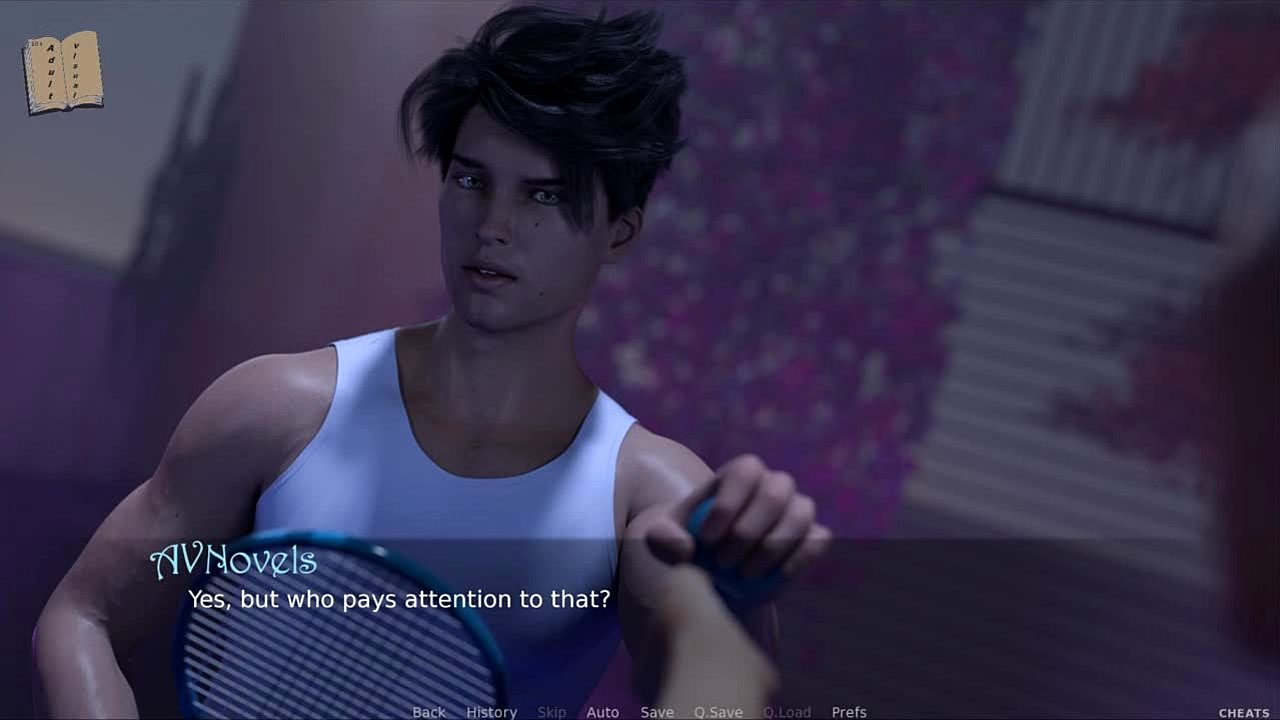Quick save with Q.Save

click(718, 712)
